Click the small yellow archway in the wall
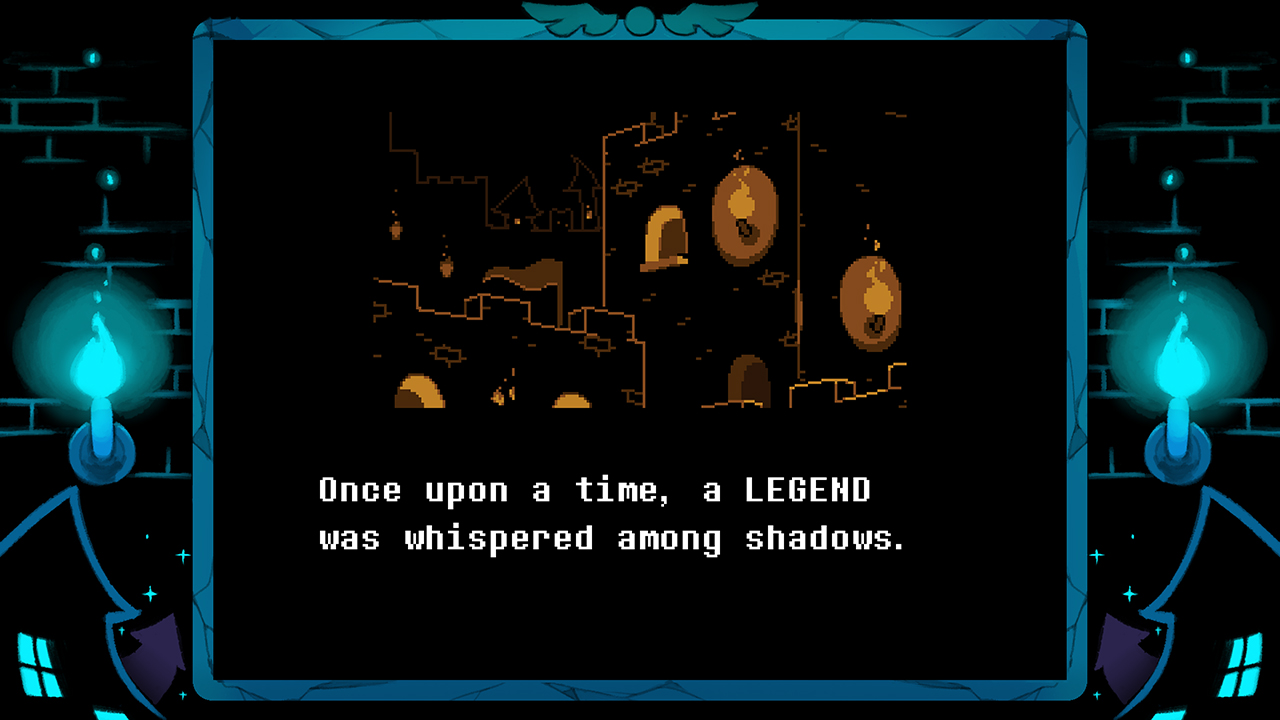 [x=666, y=236]
